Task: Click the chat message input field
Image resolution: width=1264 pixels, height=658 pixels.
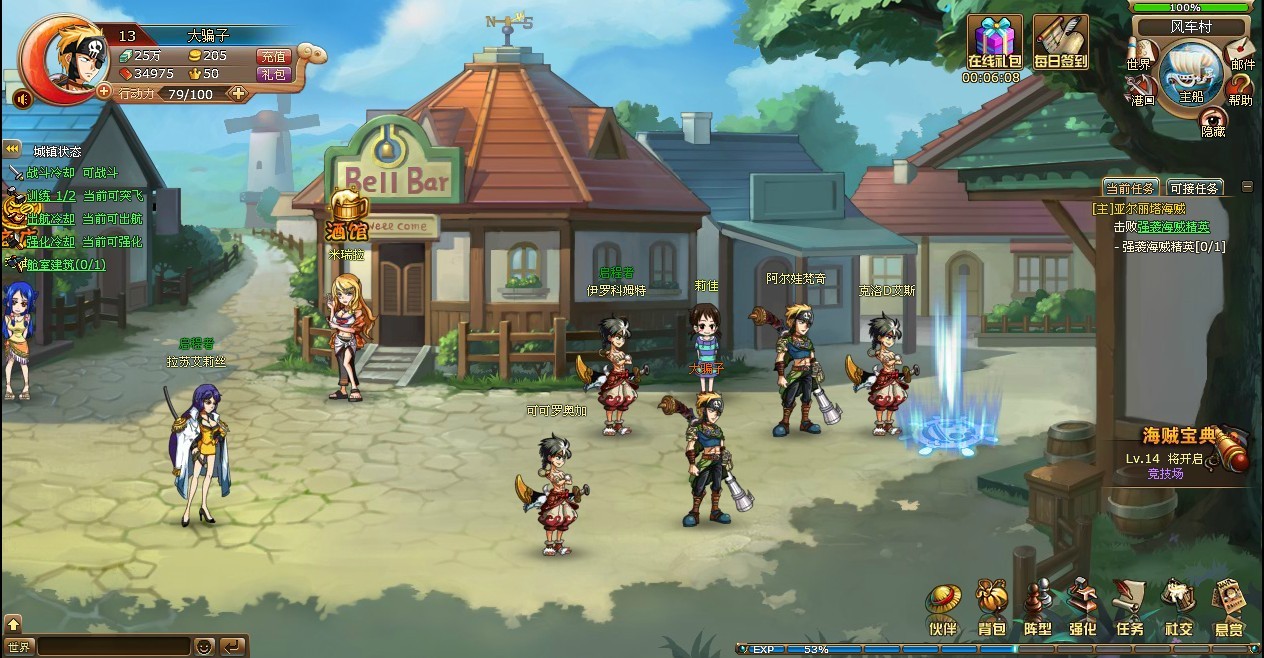Action: [x=113, y=646]
